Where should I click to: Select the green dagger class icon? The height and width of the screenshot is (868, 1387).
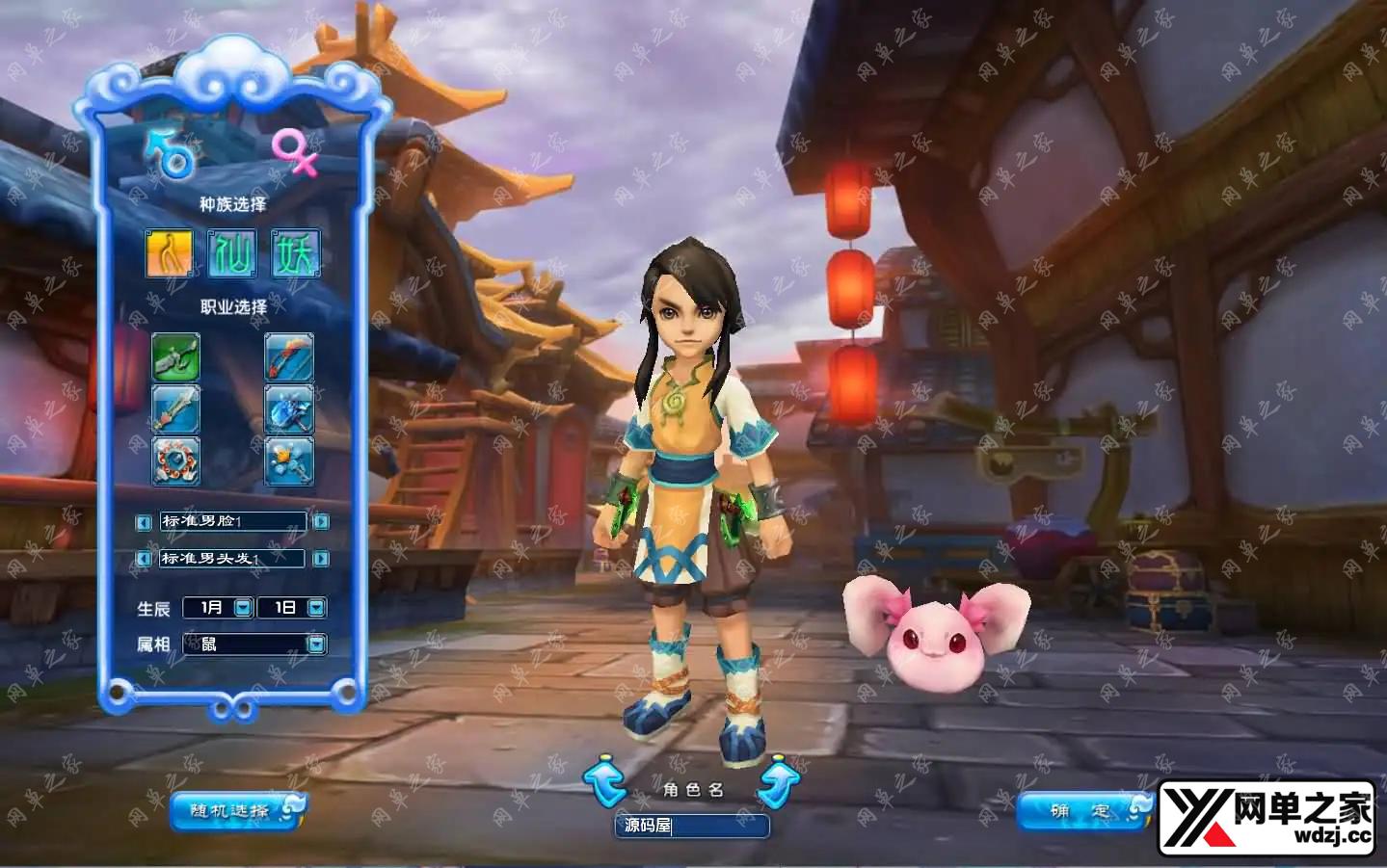[x=176, y=357]
